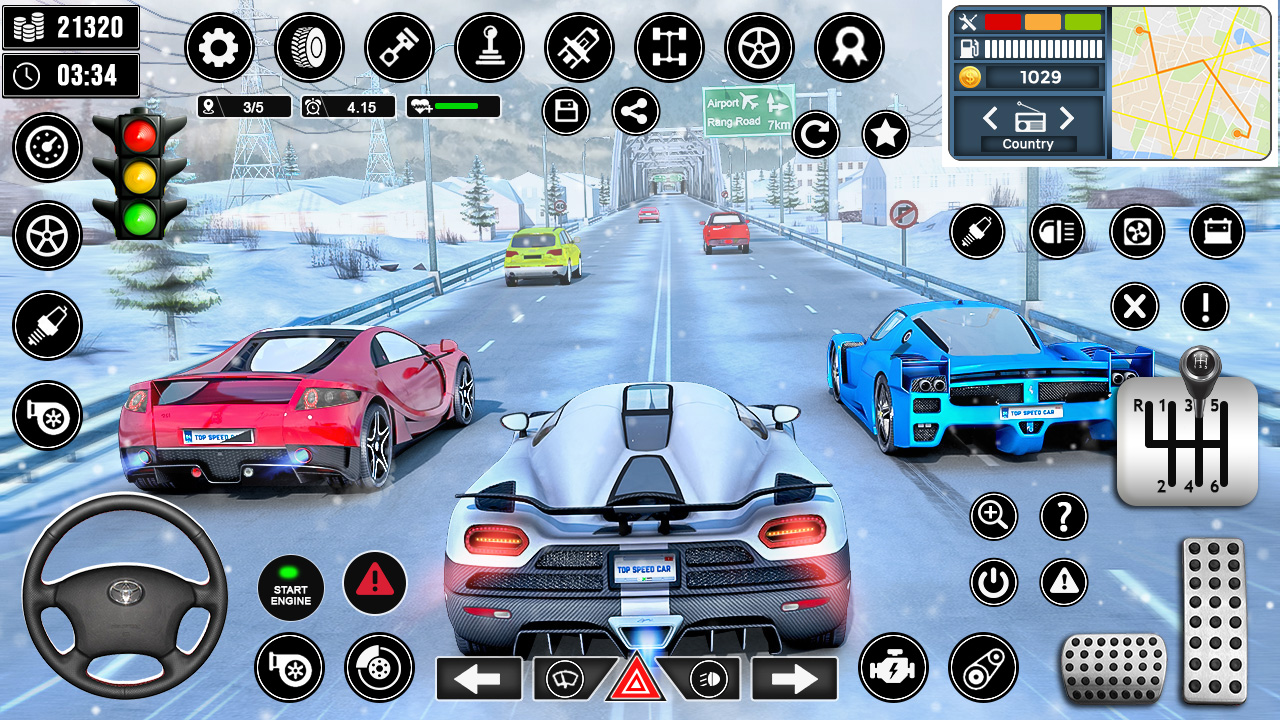Select the piston tool icon in toolbar
Image resolution: width=1280 pixels, height=720 pixels.
coord(398,47)
